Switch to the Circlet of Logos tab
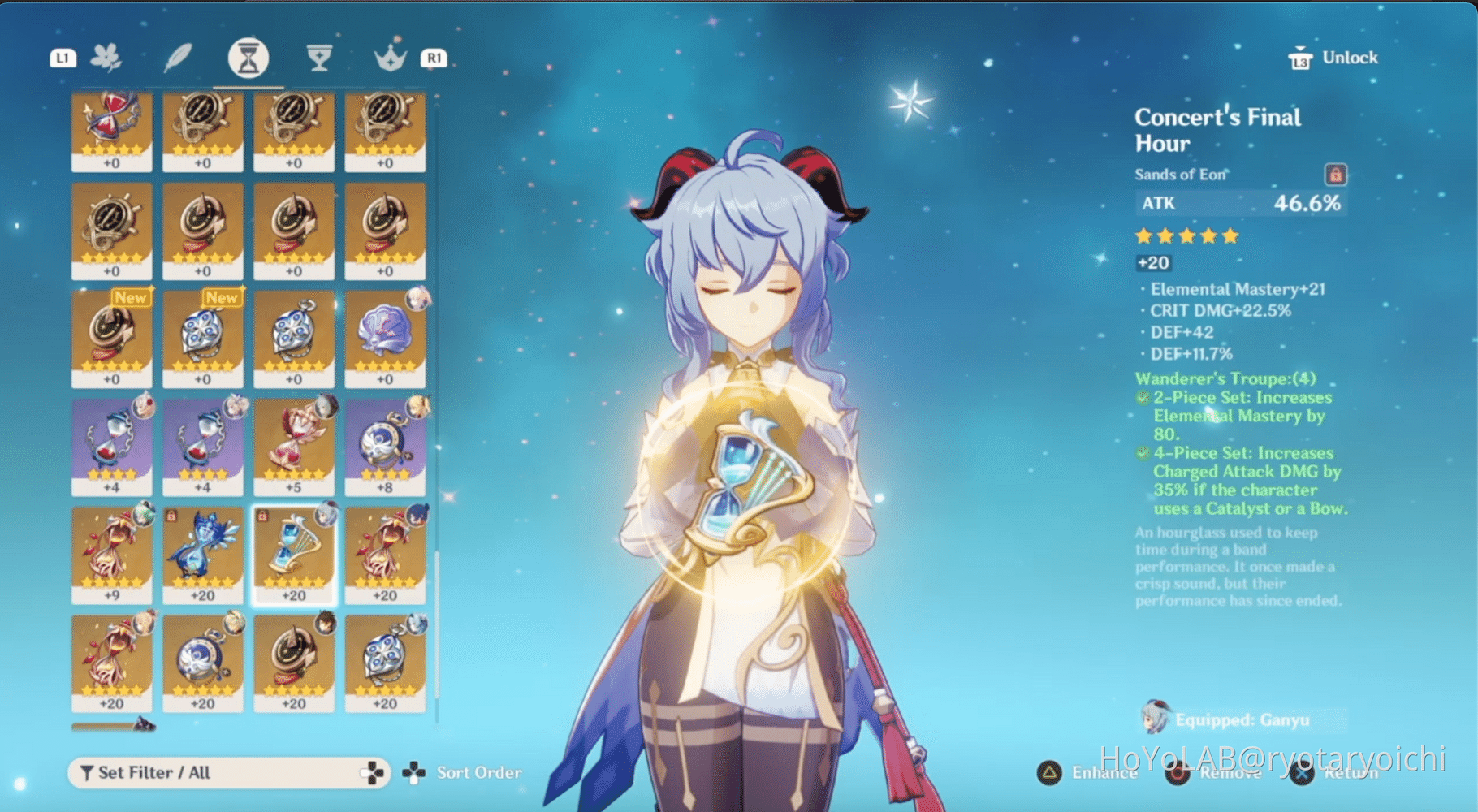The width and height of the screenshot is (1478, 812). tap(390, 58)
